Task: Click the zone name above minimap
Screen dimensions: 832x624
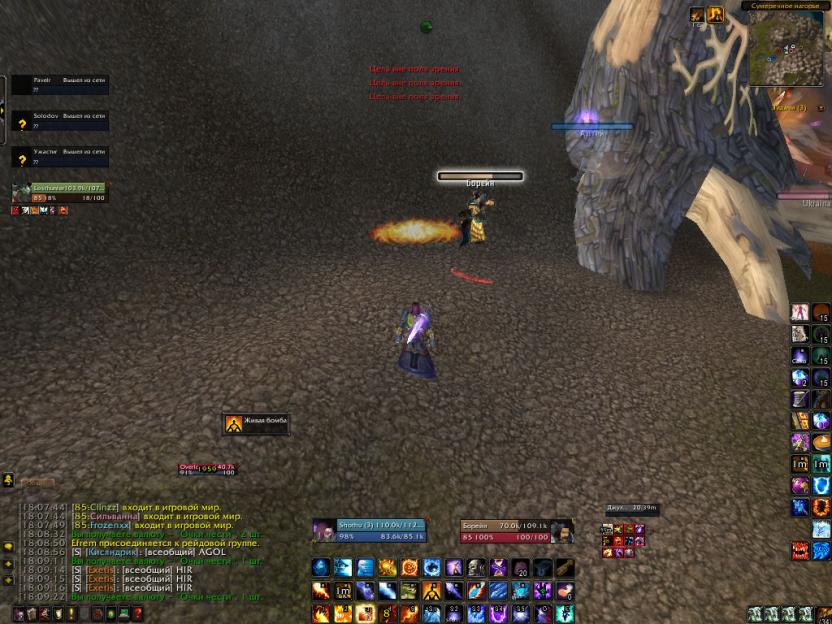Action: pyautogui.click(x=789, y=6)
